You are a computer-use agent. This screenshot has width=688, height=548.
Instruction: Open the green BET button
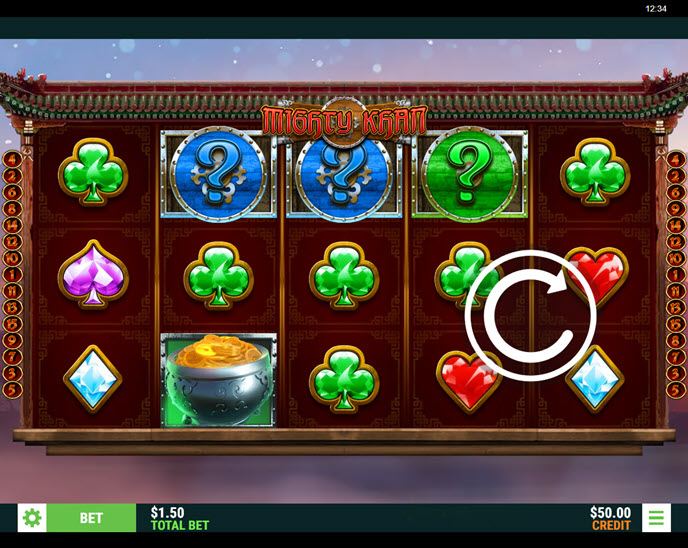point(91,518)
